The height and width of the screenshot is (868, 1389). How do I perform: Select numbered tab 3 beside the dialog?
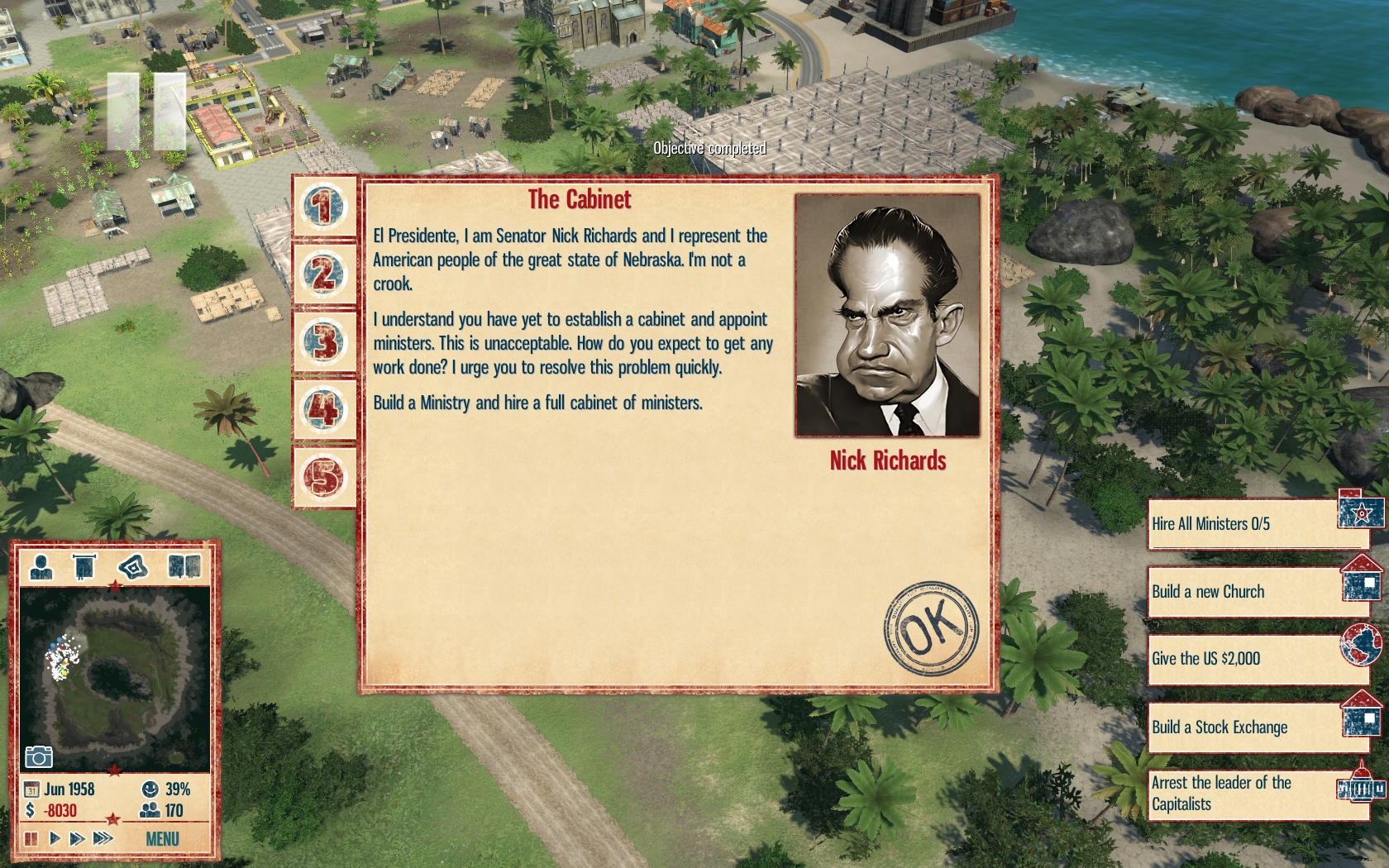pos(324,341)
